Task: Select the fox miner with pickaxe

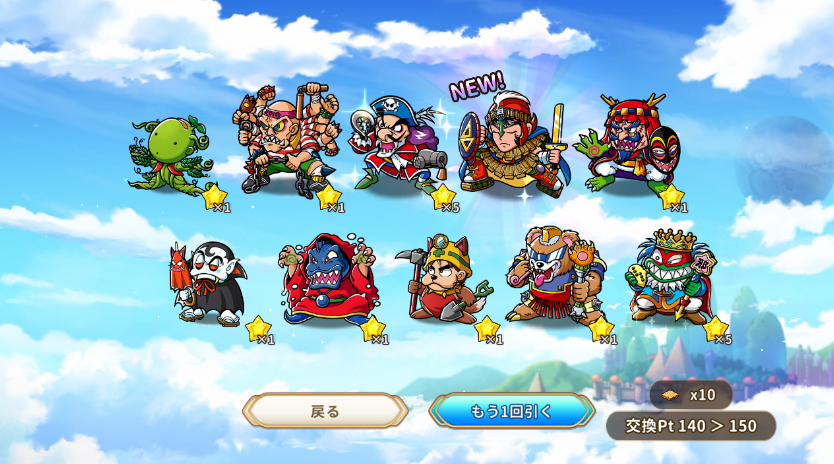Action: click(446, 280)
